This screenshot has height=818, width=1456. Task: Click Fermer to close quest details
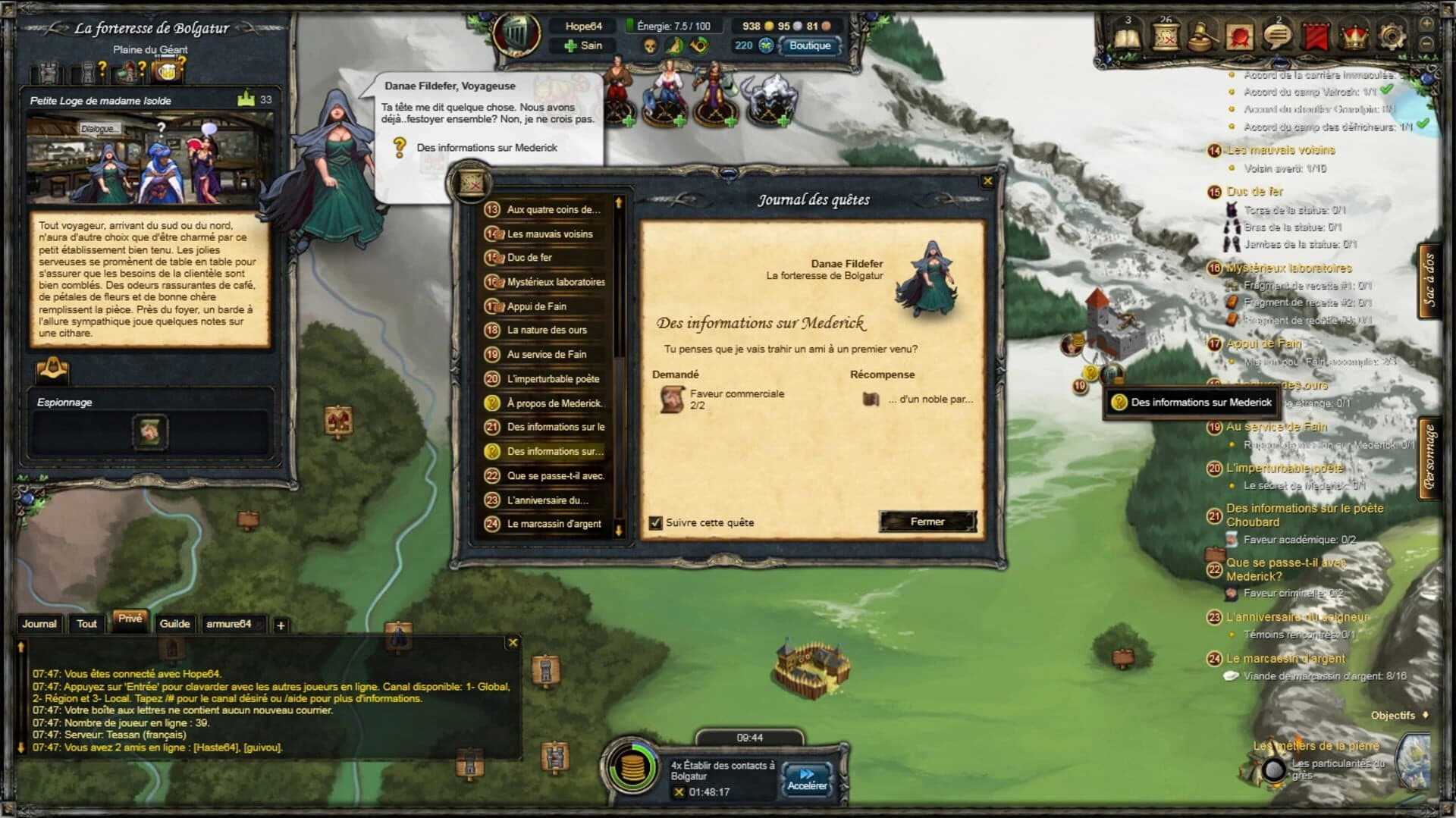[x=927, y=522]
